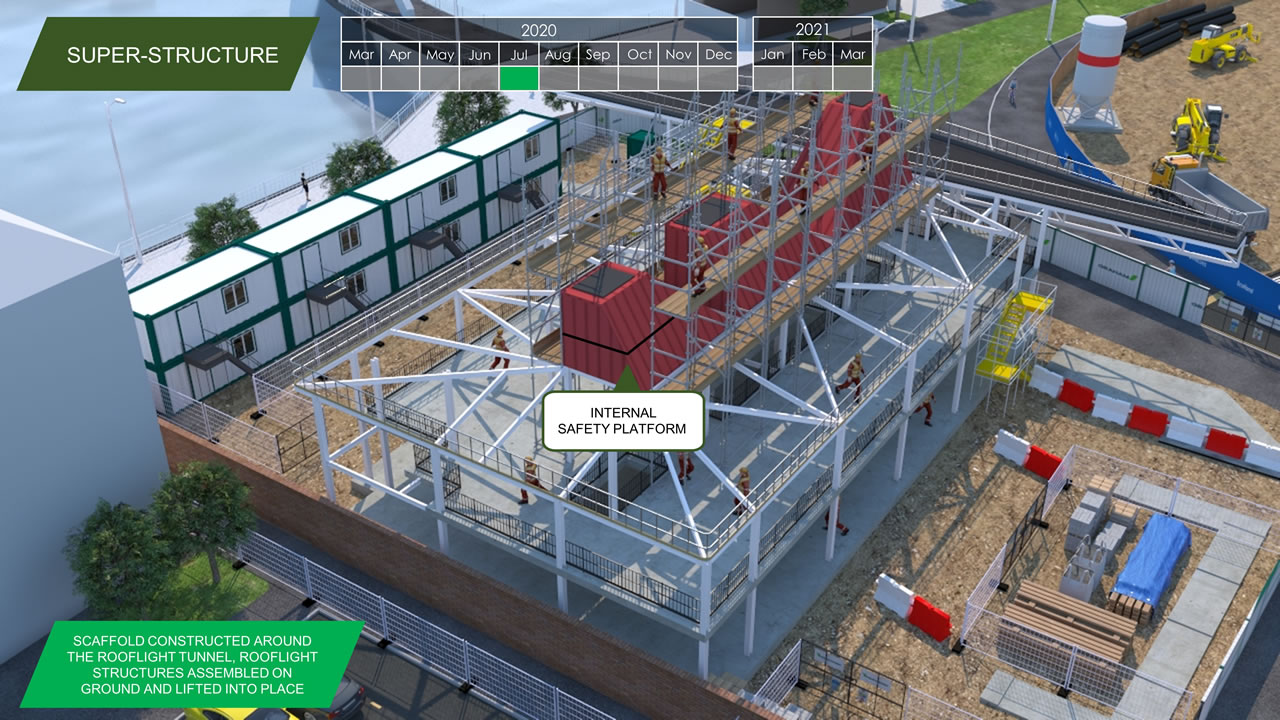The width and height of the screenshot is (1280, 720).
Task: Select the Apr month cell
Action: (400, 55)
